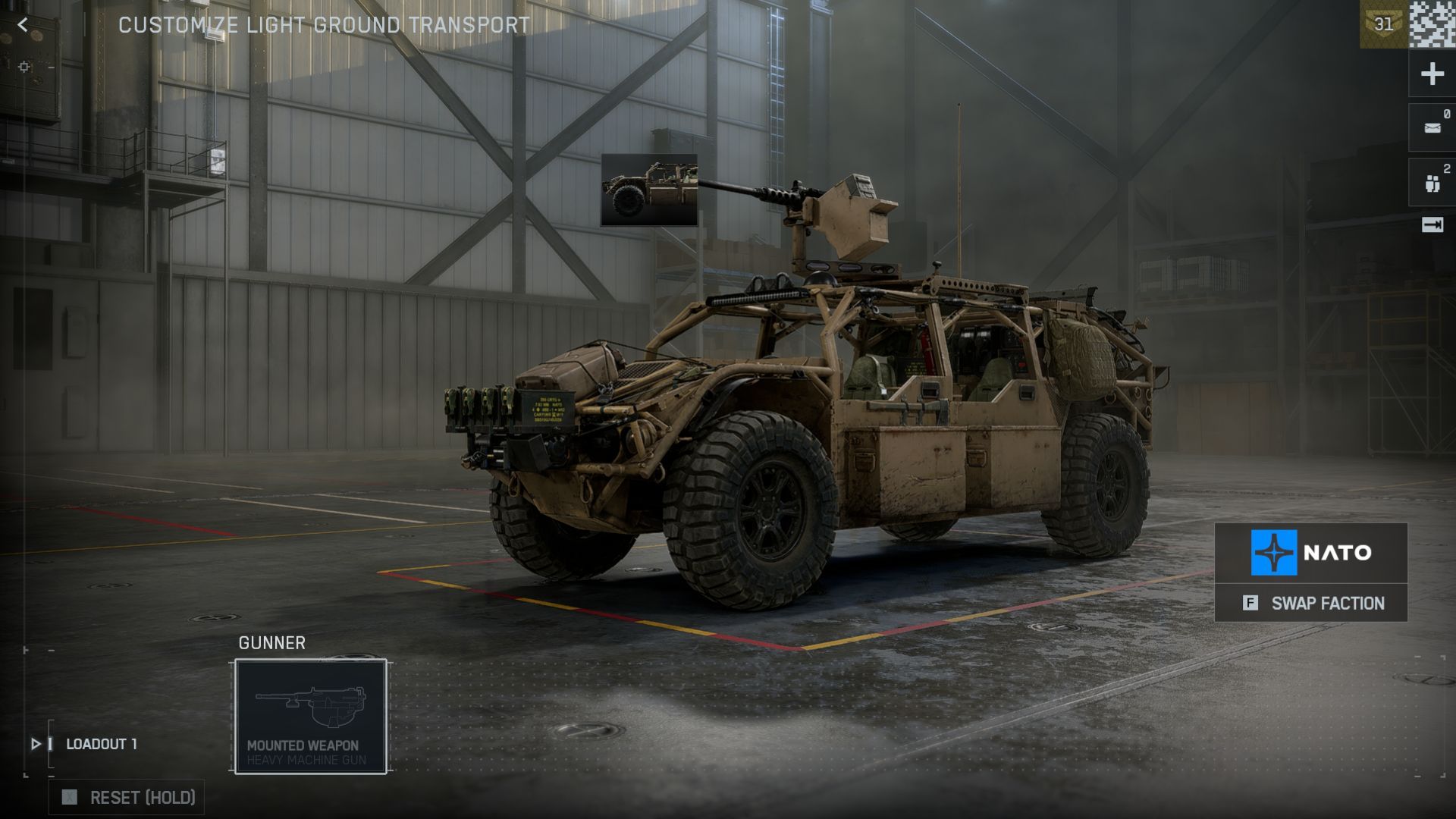Click the arrow-to-bar collapse icon
The height and width of the screenshot is (819, 1456).
[x=1432, y=225]
